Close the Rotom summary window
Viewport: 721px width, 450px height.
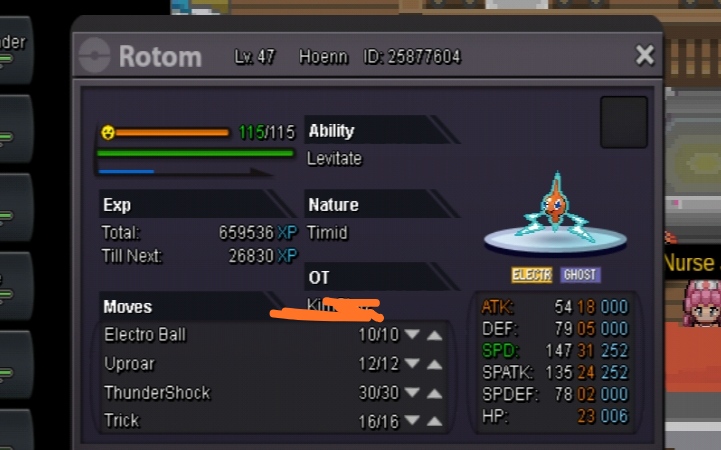[645, 55]
